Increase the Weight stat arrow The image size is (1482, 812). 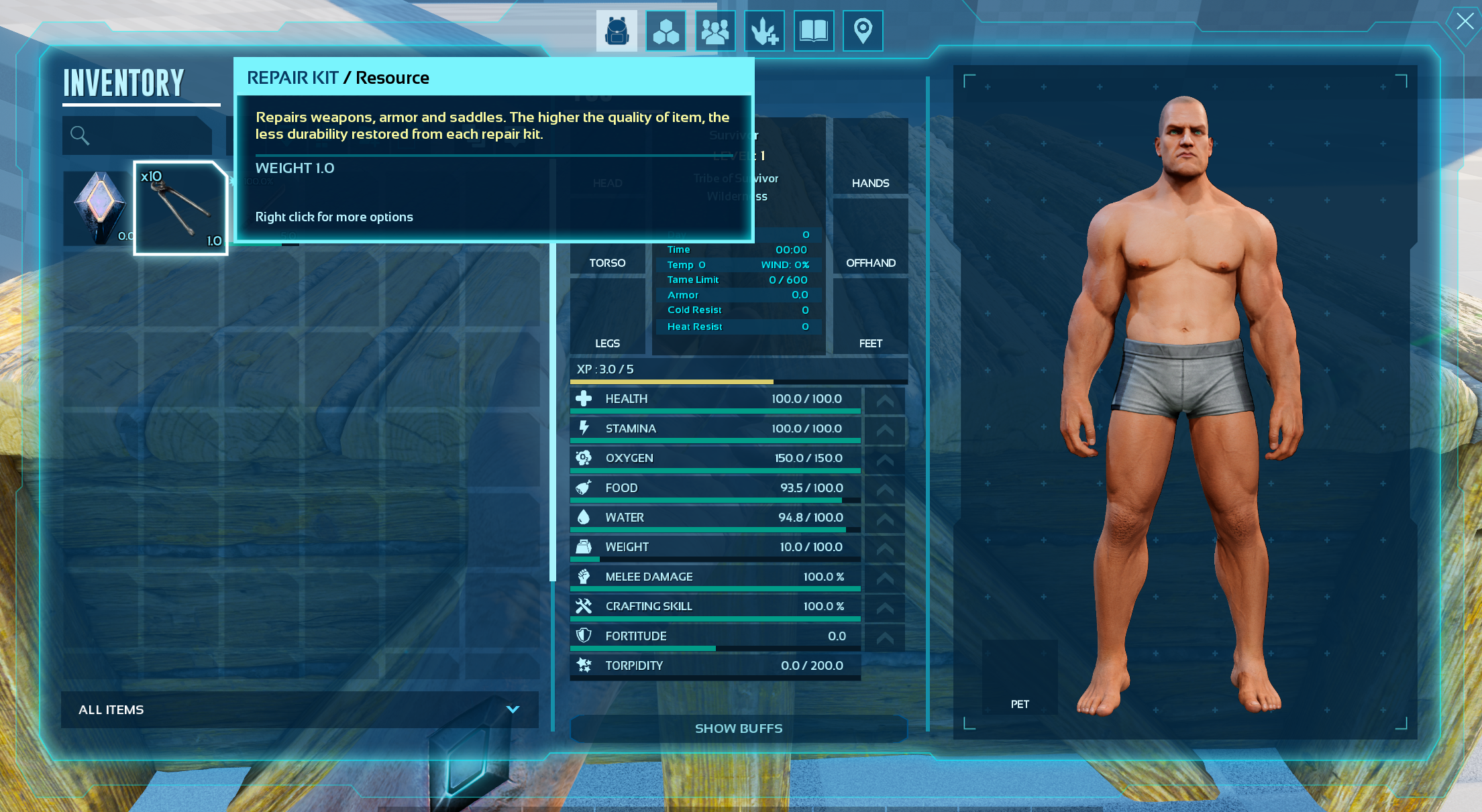click(885, 548)
